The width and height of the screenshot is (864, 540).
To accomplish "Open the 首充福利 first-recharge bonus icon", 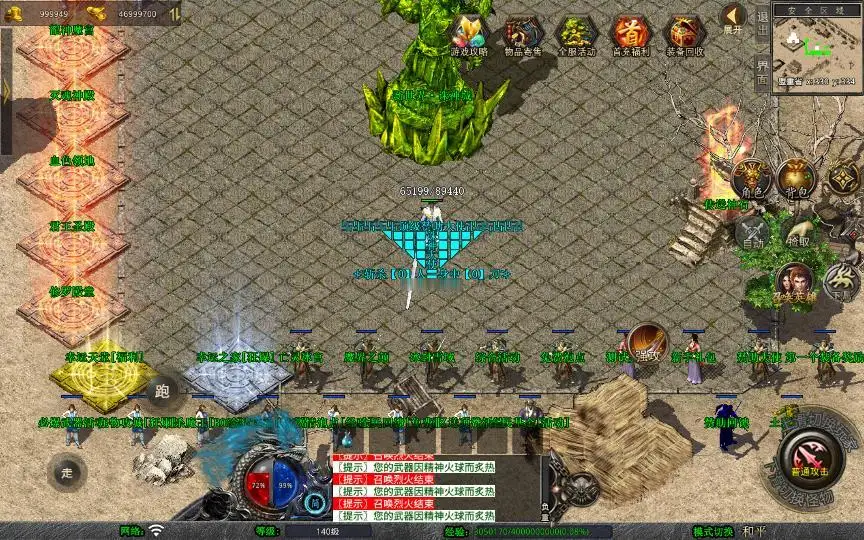I will [x=630, y=33].
